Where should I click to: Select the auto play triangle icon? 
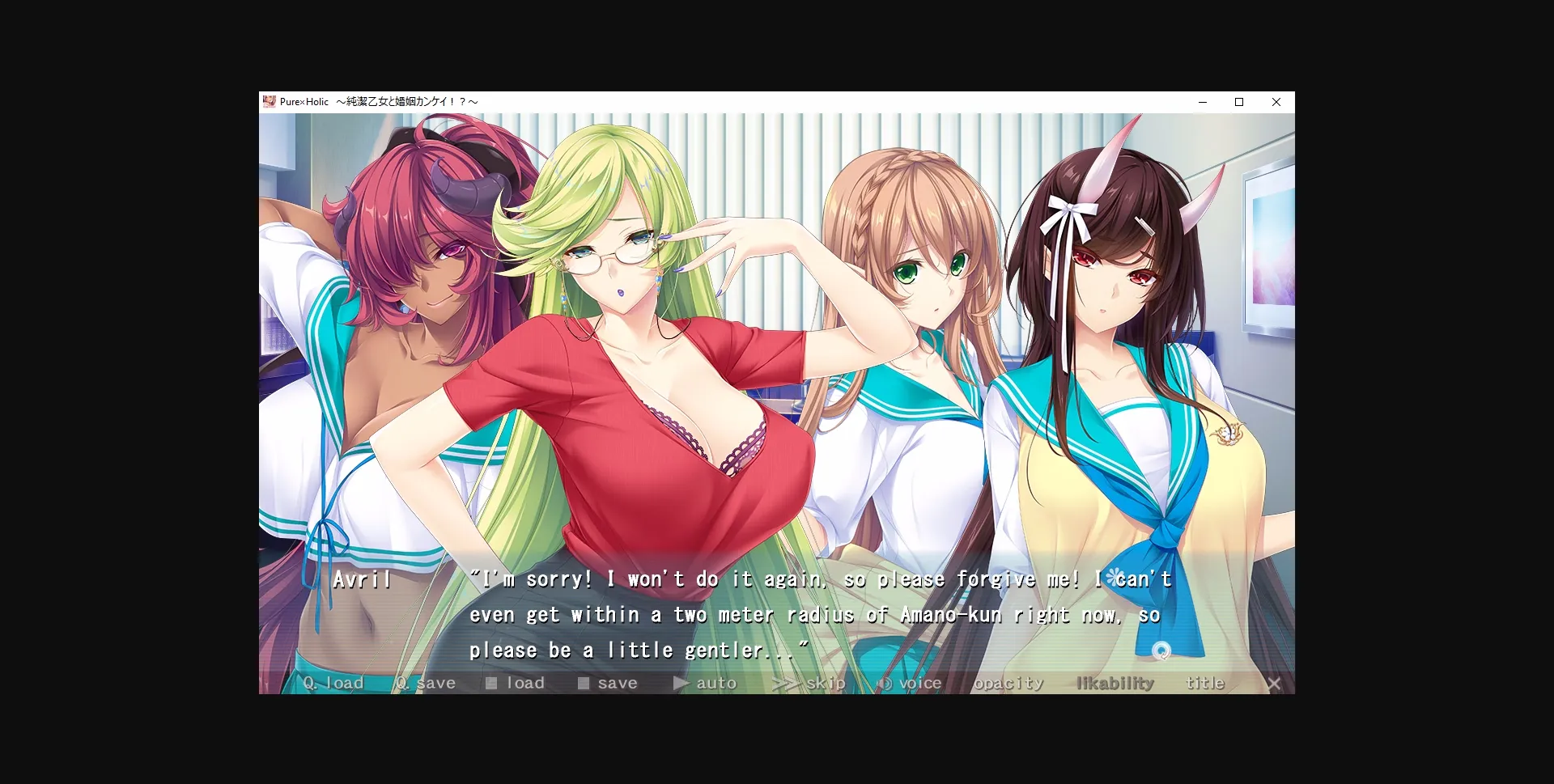click(681, 683)
